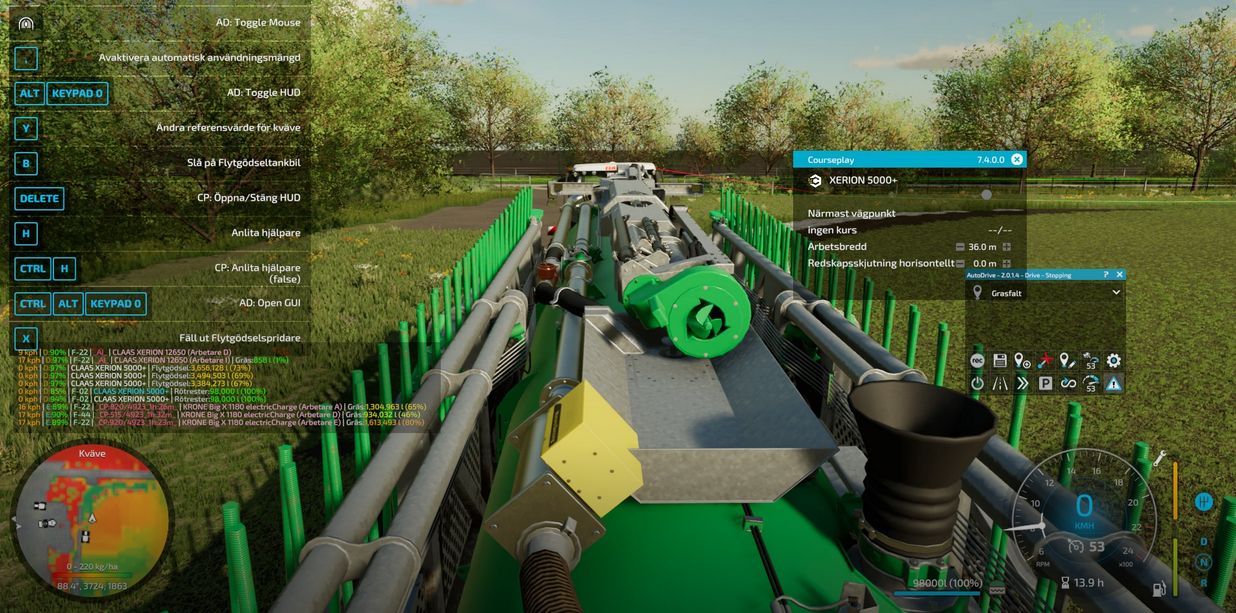Start AutoDrive route recording with rec
The height and width of the screenshot is (613, 1236).
977,361
